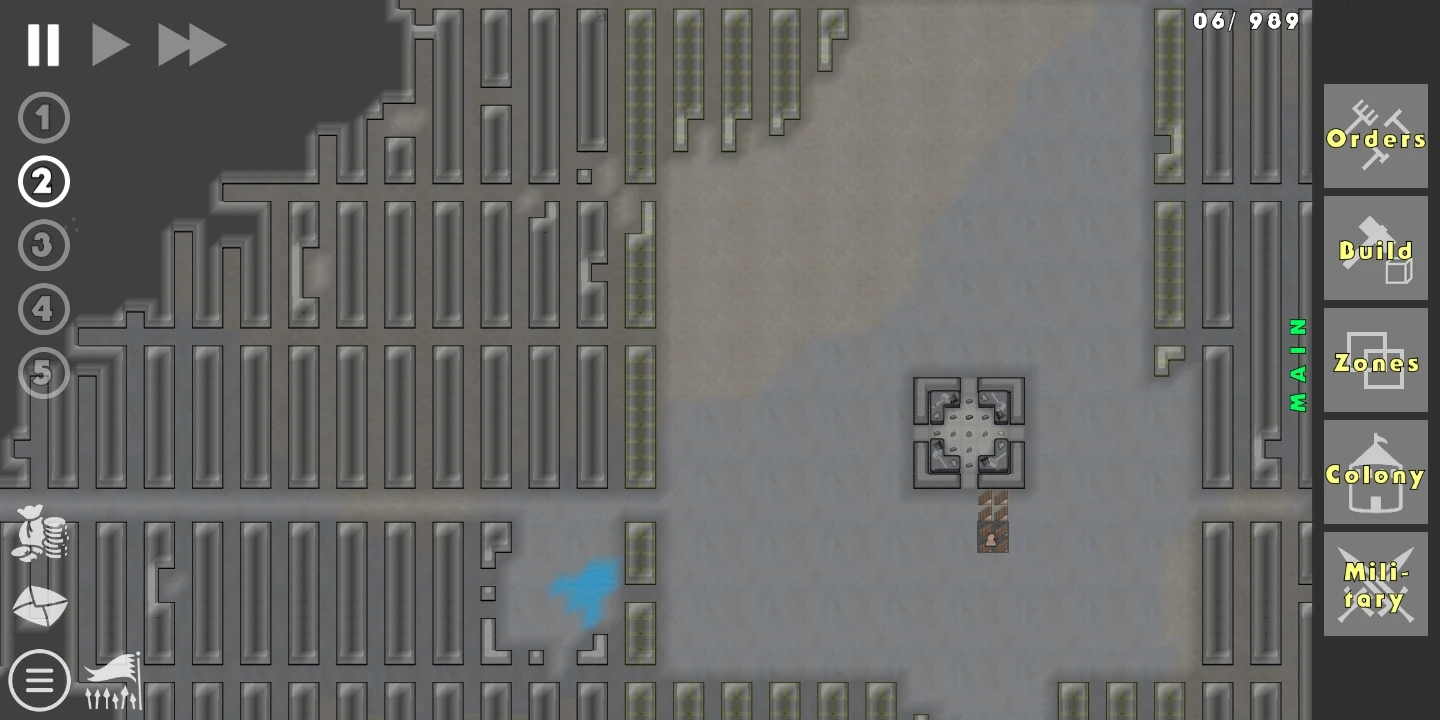Open the envelope messages icon

tap(40, 607)
